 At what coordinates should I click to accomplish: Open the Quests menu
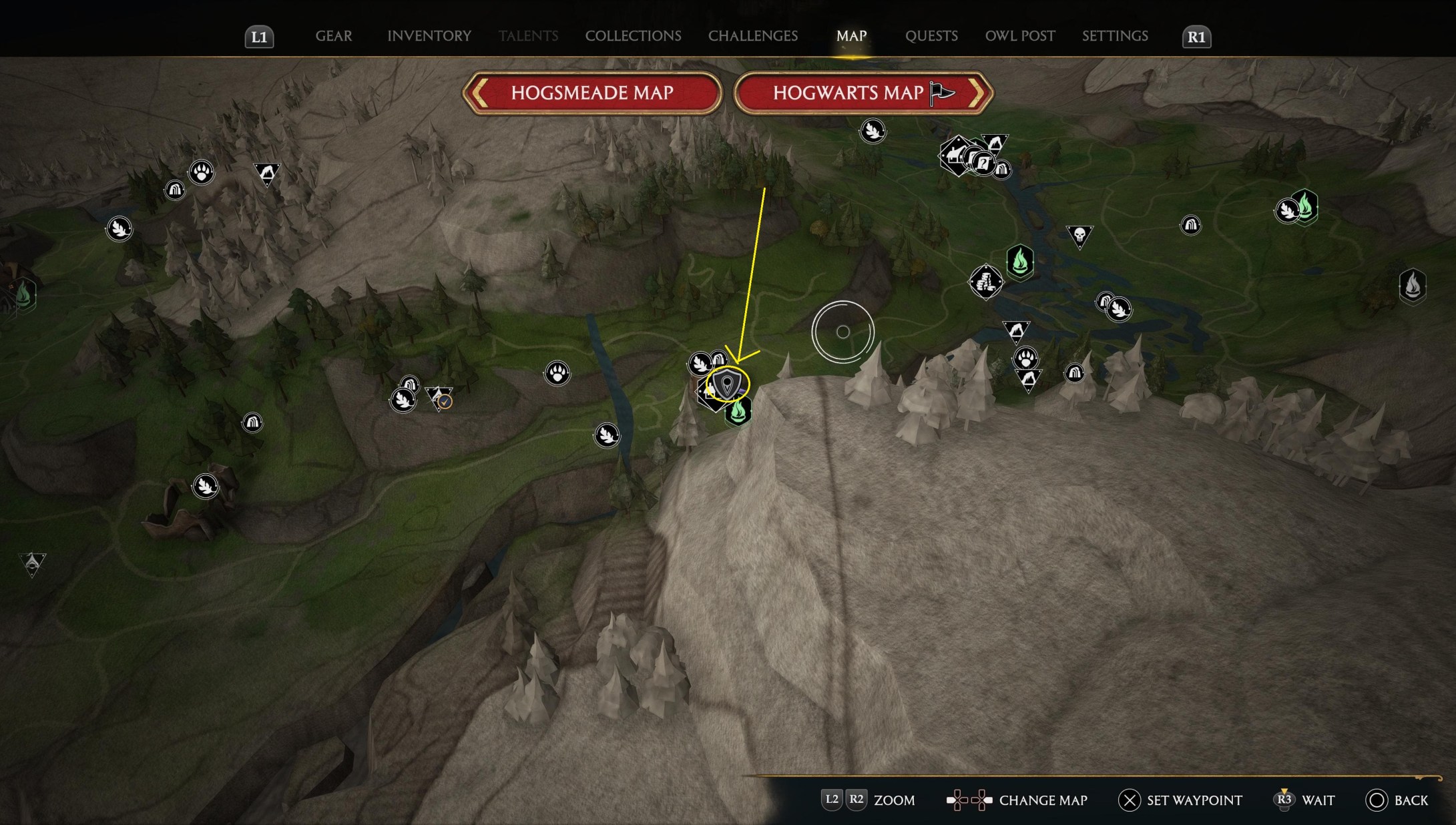[x=932, y=36]
